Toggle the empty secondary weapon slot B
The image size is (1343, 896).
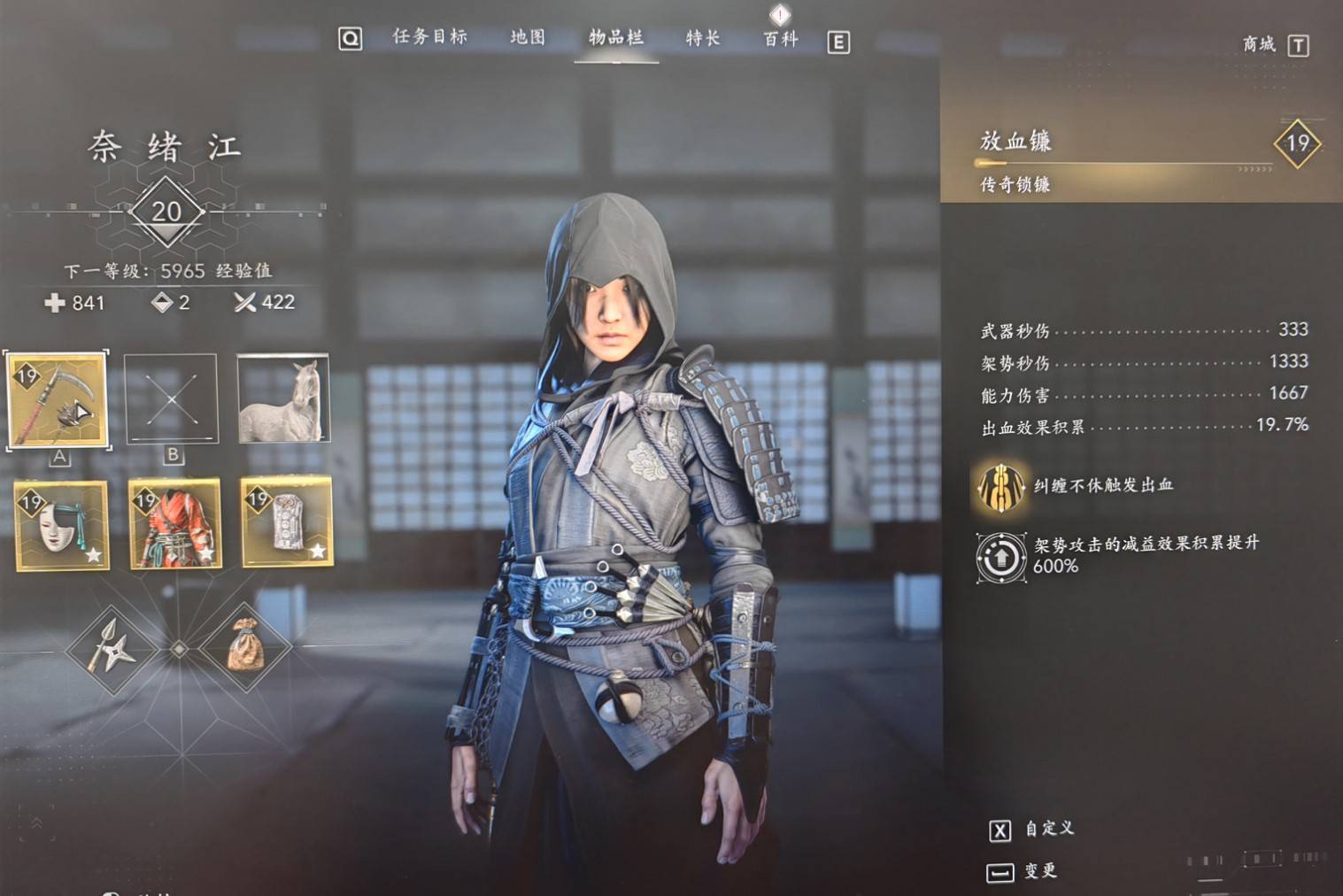172,397
